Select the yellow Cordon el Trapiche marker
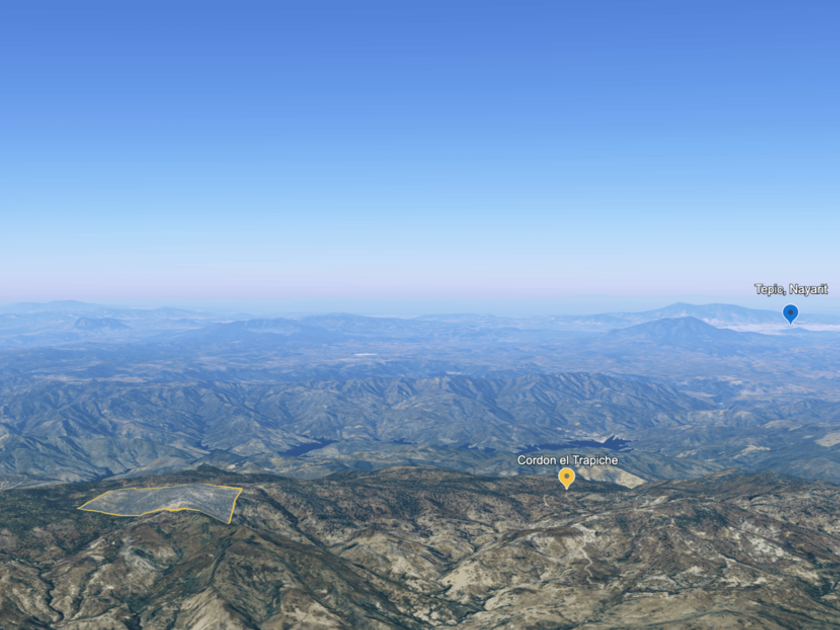Image resolution: width=840 pixels, height=630 pixels. 567,477
